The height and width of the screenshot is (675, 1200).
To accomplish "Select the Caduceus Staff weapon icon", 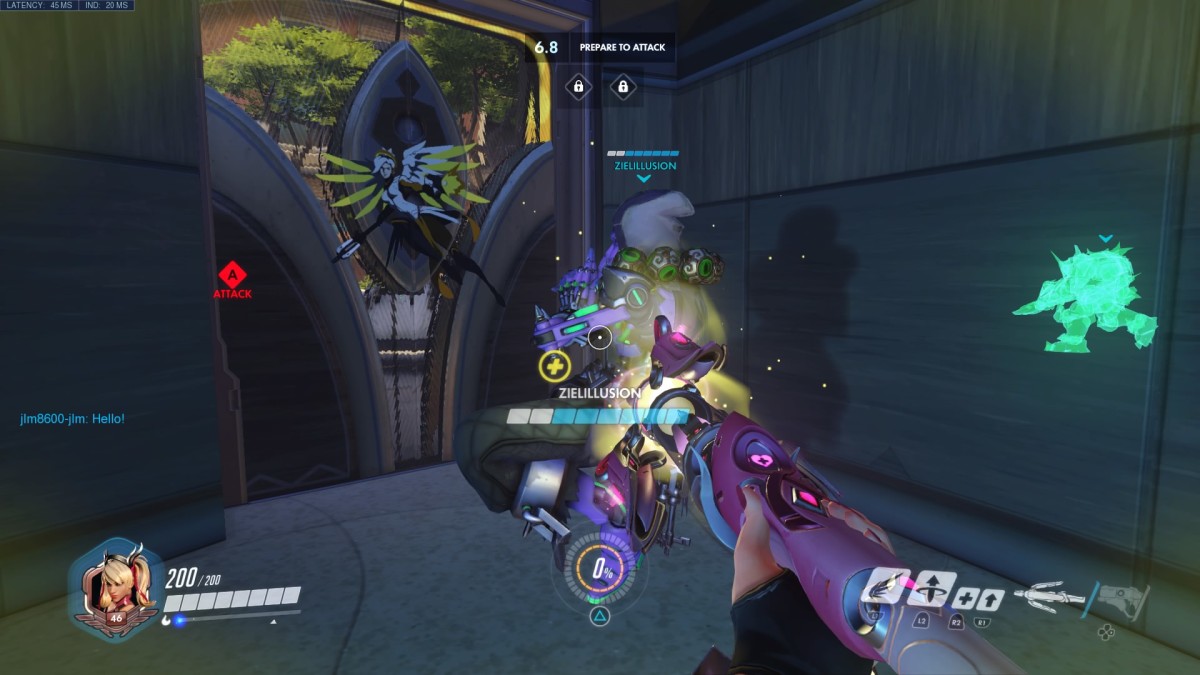I will (x=1048, y=596).
